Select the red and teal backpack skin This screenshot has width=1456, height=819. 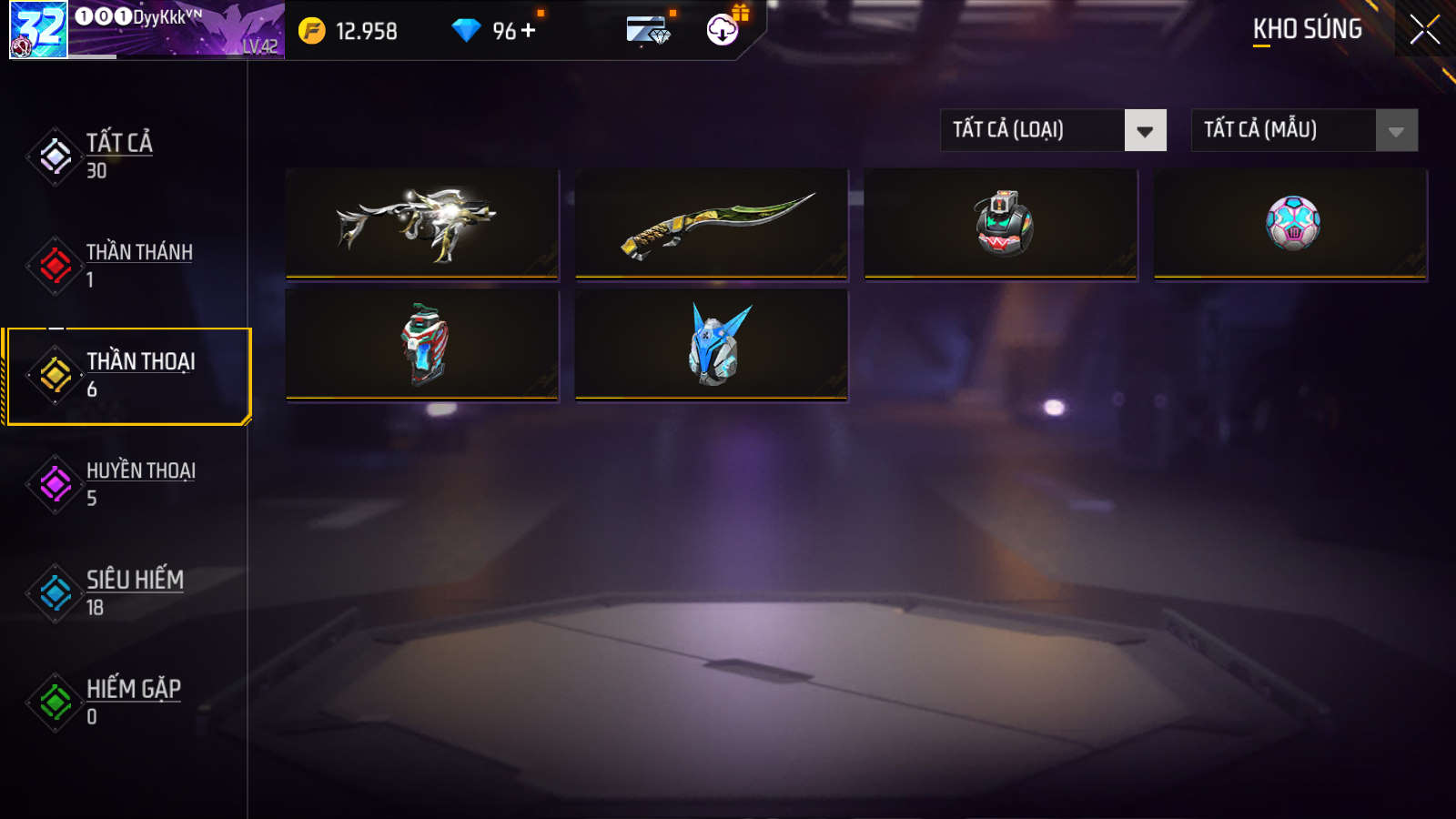(422, 344)
